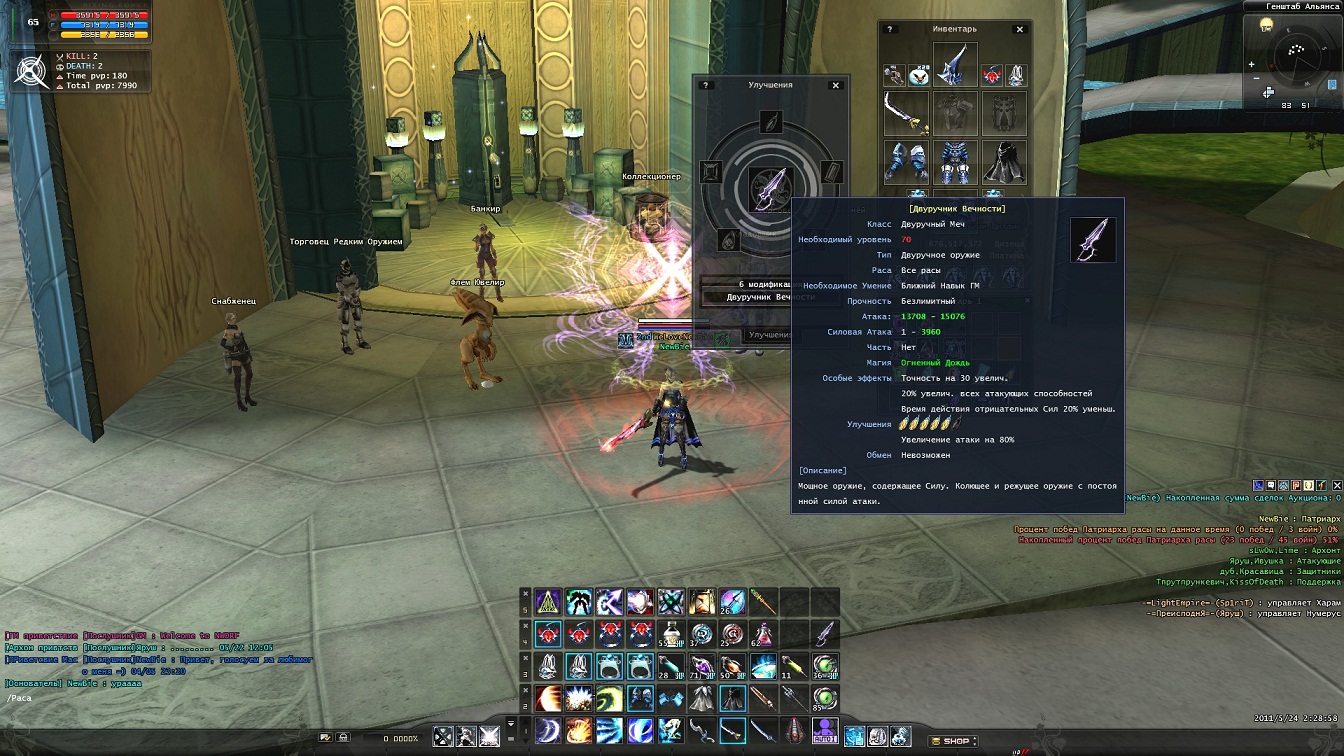Zoom out the minimap with minus
The image size is (1344, 756).
pos(1255,77)
